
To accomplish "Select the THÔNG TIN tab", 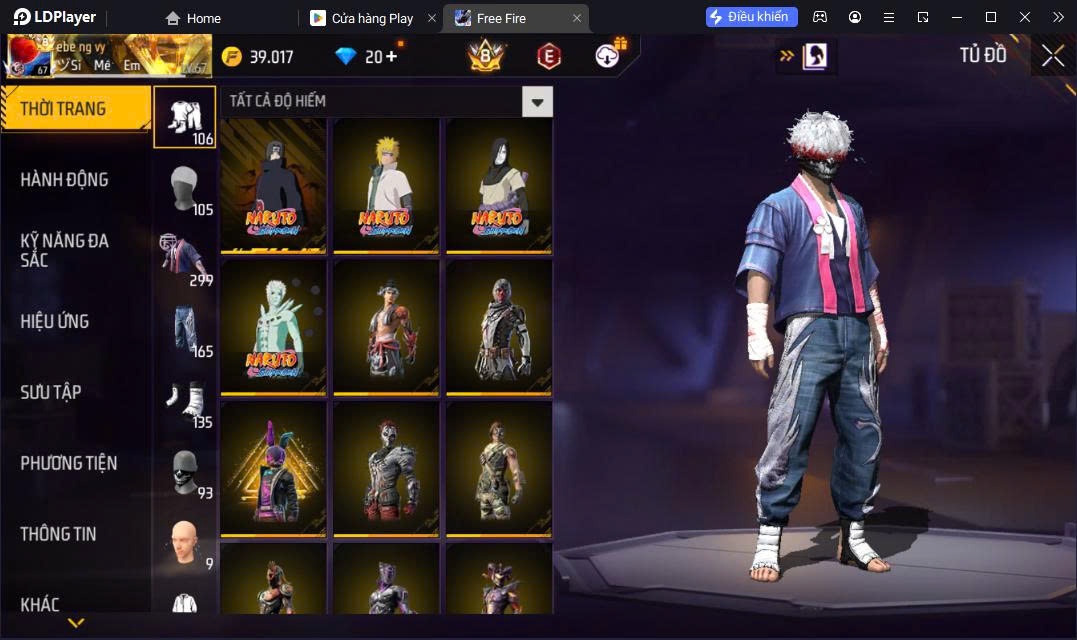I will point(59,534).
